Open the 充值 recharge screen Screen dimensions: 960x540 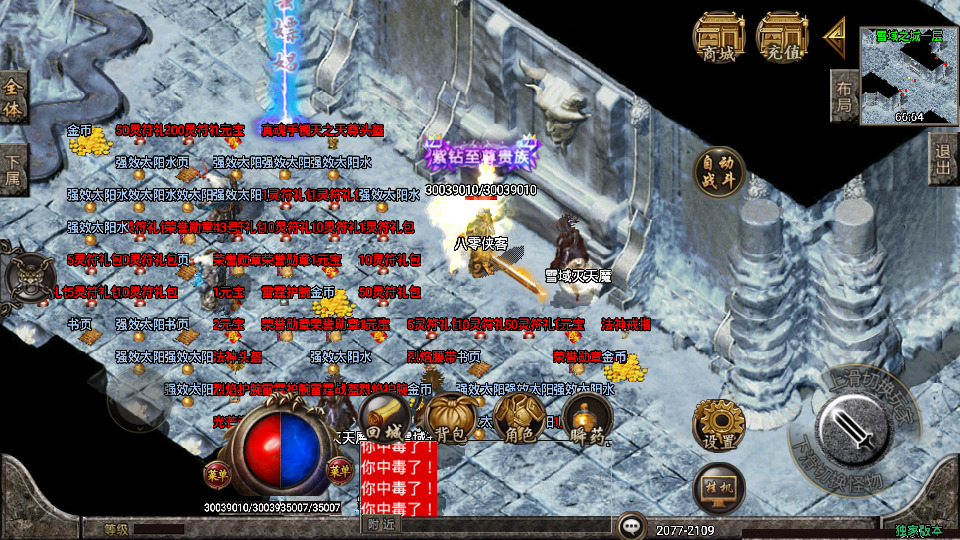click(x=783, y=38)
